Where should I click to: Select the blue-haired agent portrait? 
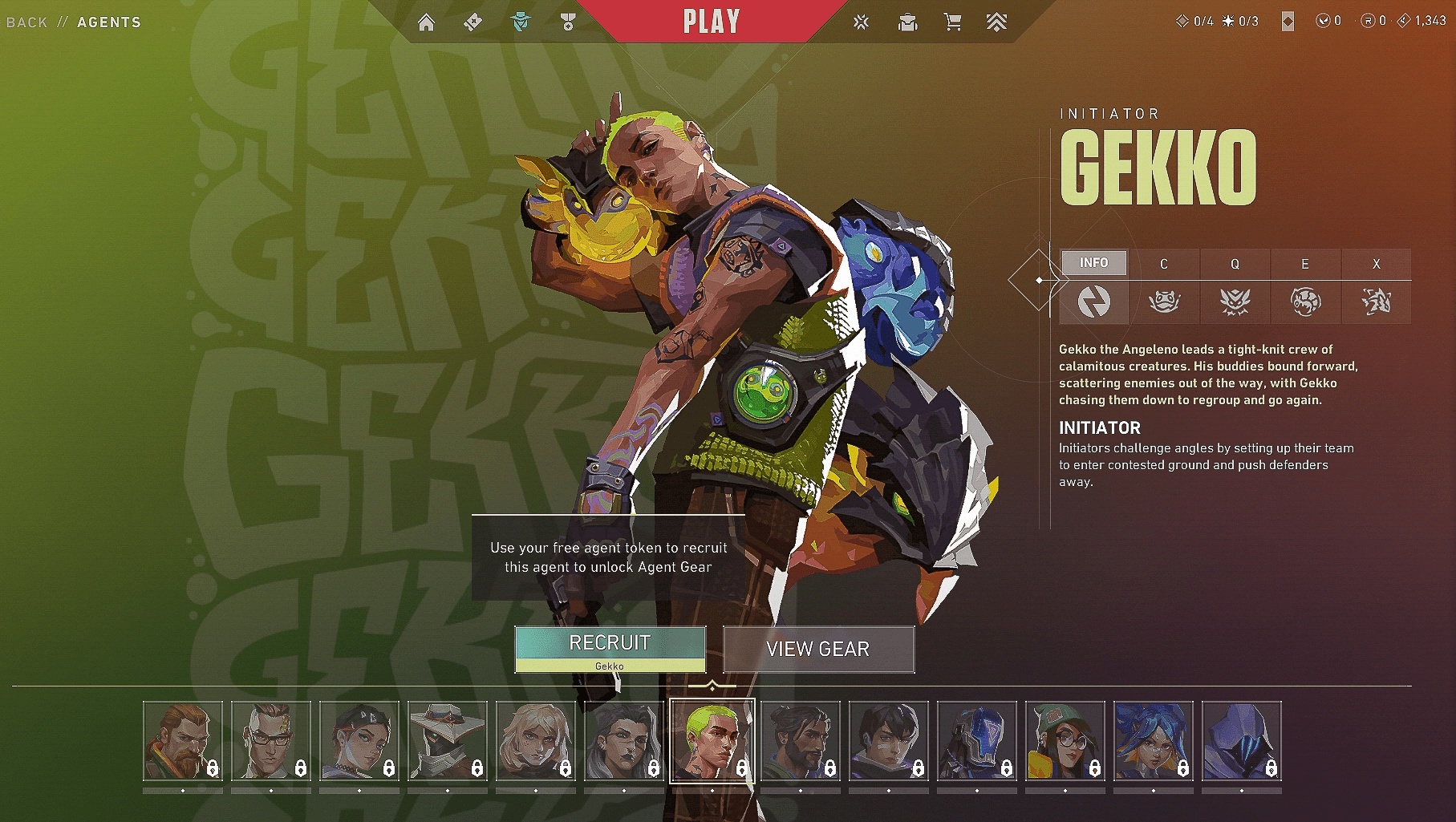click(x=1154, y=741)
